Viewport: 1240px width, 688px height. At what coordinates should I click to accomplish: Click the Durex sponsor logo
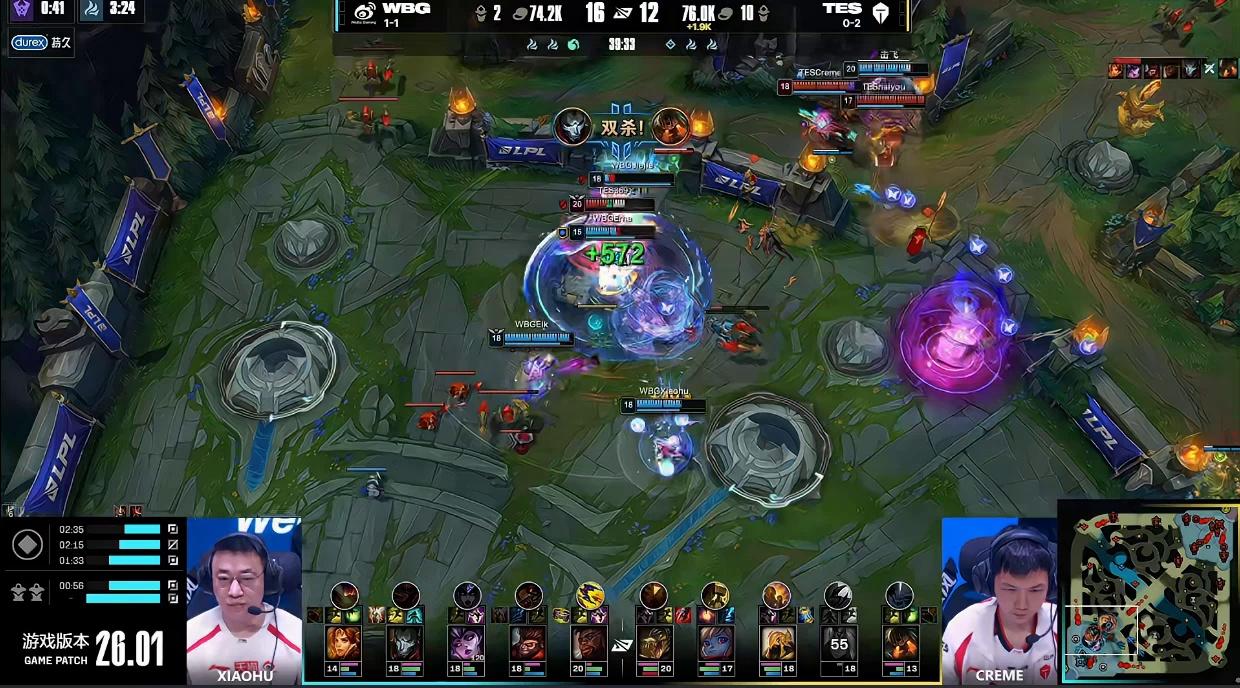pos(29,42)
